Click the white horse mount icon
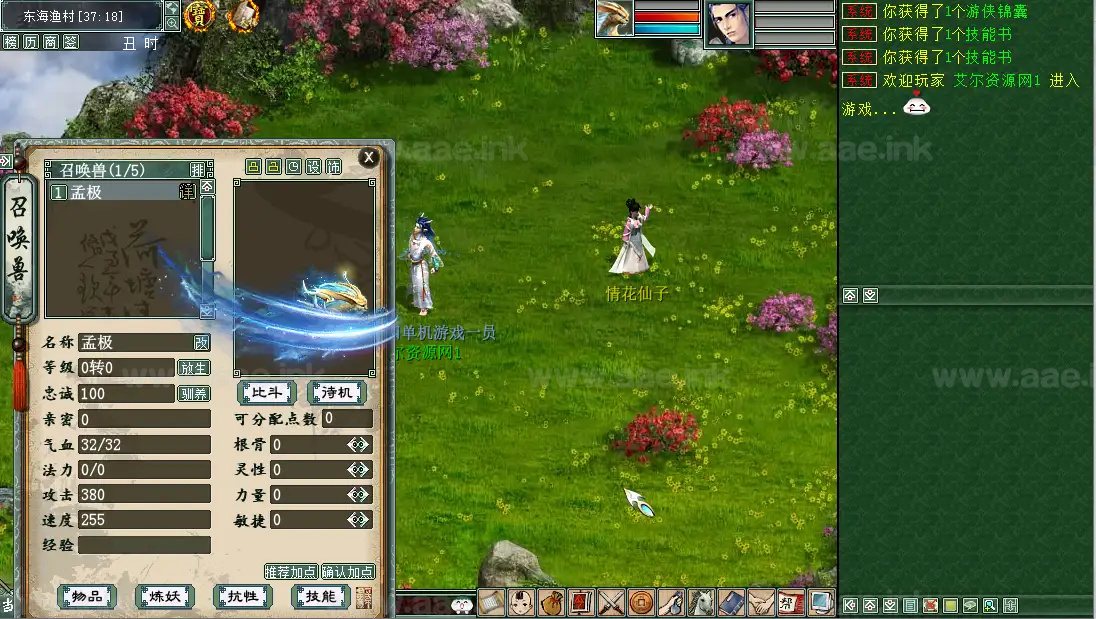Viewport: 1096px width, 619px height. point(703,603)
